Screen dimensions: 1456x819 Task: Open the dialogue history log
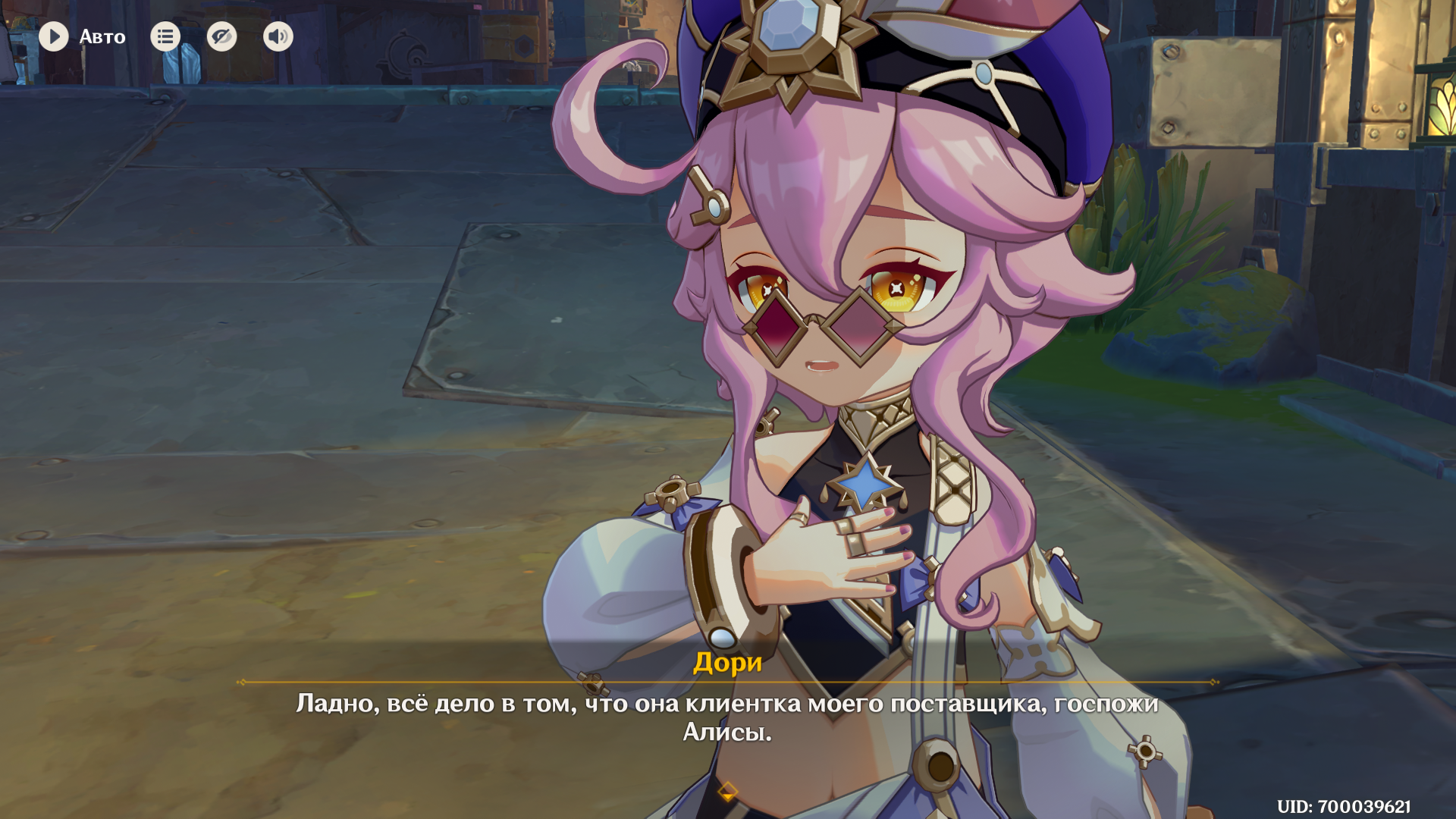165,36
